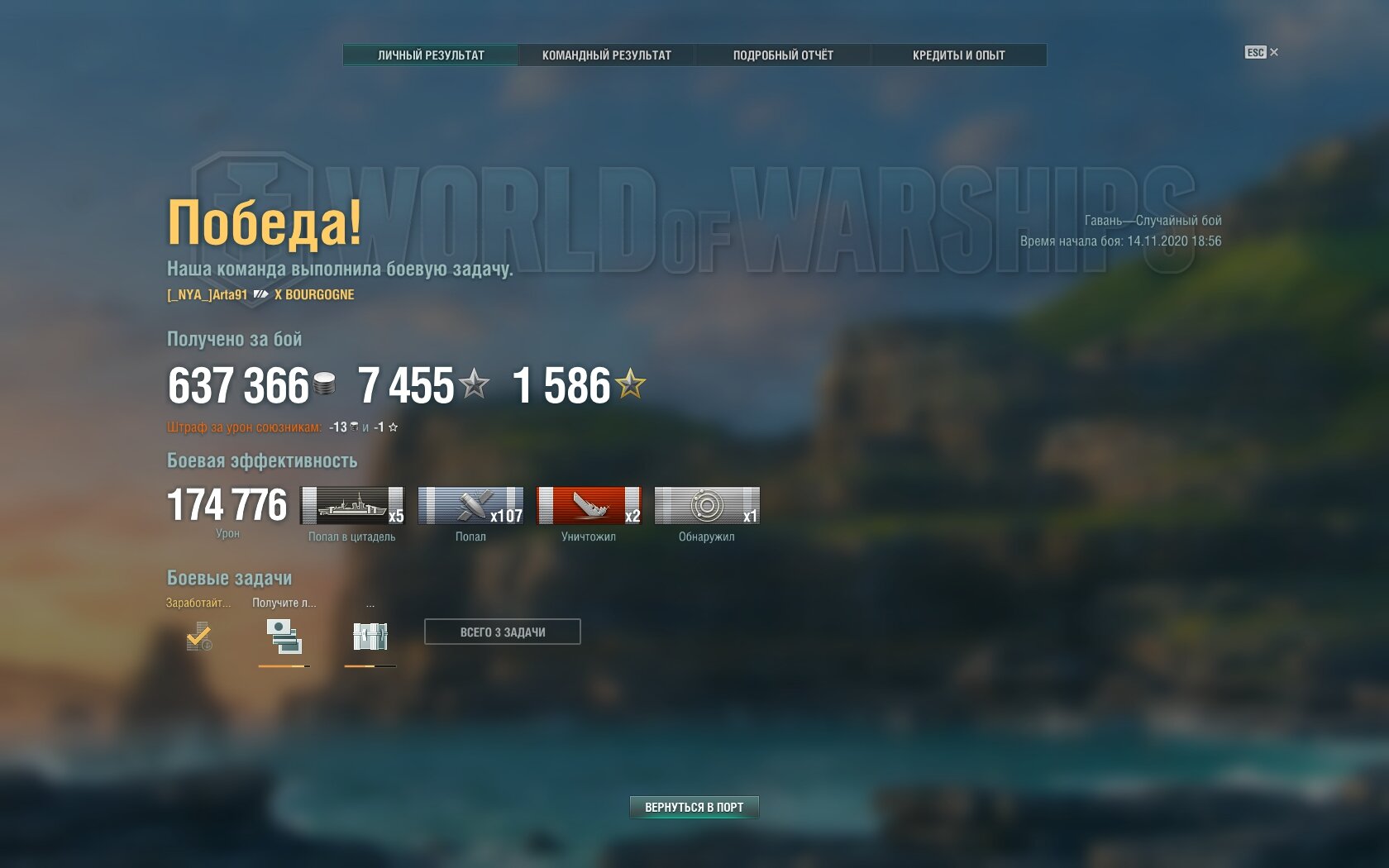Viewport: 1389px width, 868px height.
Task: Click the Вернуться в порт button
Action: (694, 807)
